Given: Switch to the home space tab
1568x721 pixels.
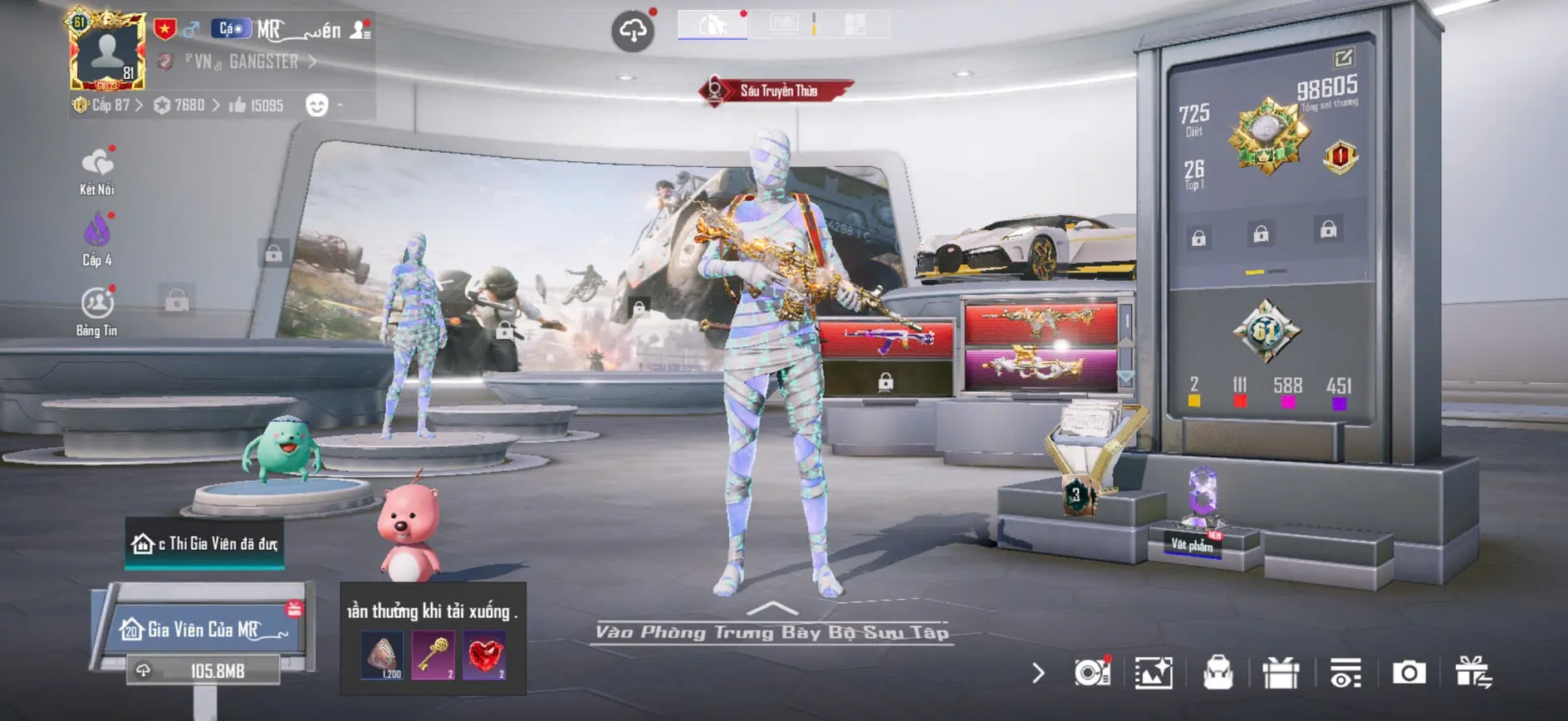Looking at the screenshot, I should click(712, 24).
